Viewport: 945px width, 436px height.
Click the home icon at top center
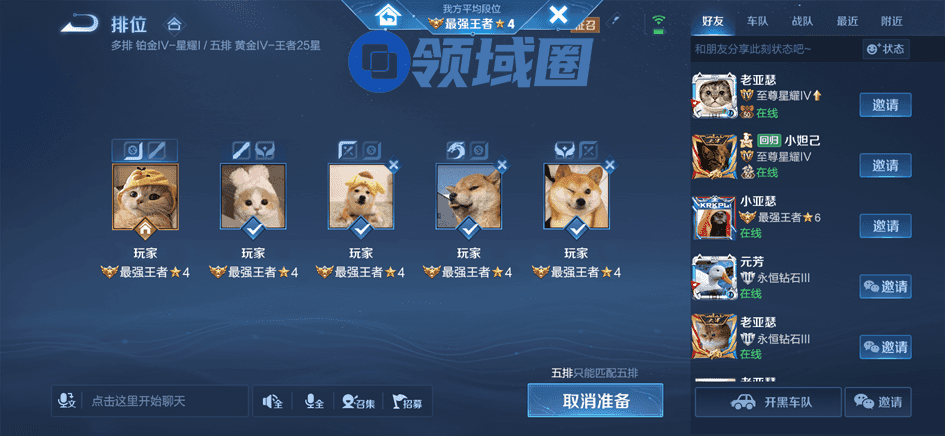386,15
